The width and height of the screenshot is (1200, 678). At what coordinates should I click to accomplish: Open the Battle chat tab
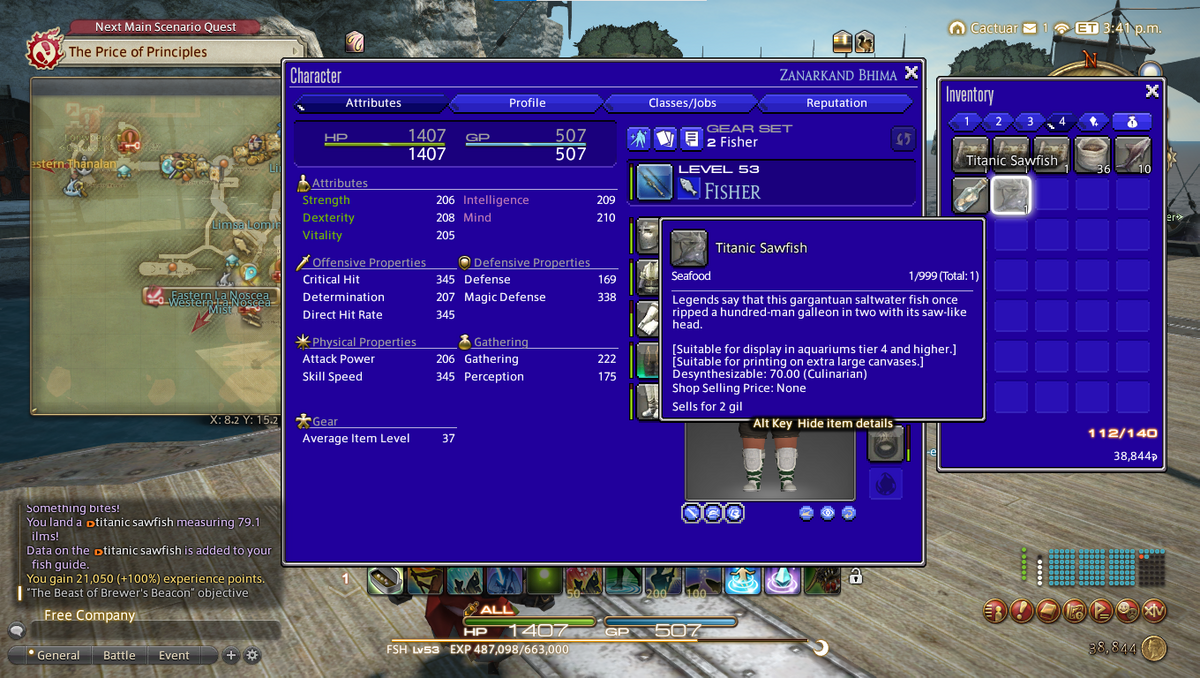[x=119, y=656]
